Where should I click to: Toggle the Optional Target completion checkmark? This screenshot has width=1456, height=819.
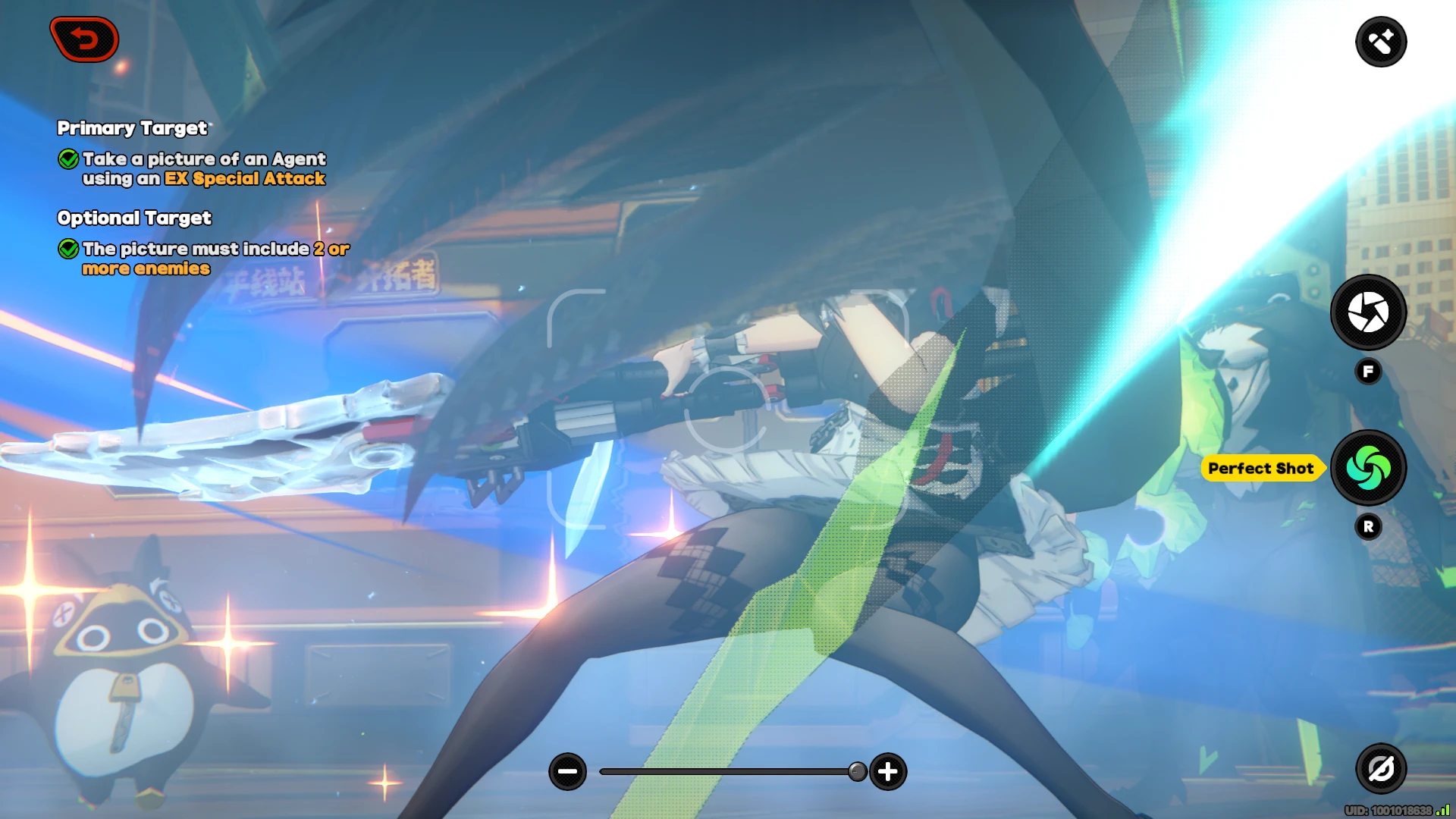click(68, 249)
